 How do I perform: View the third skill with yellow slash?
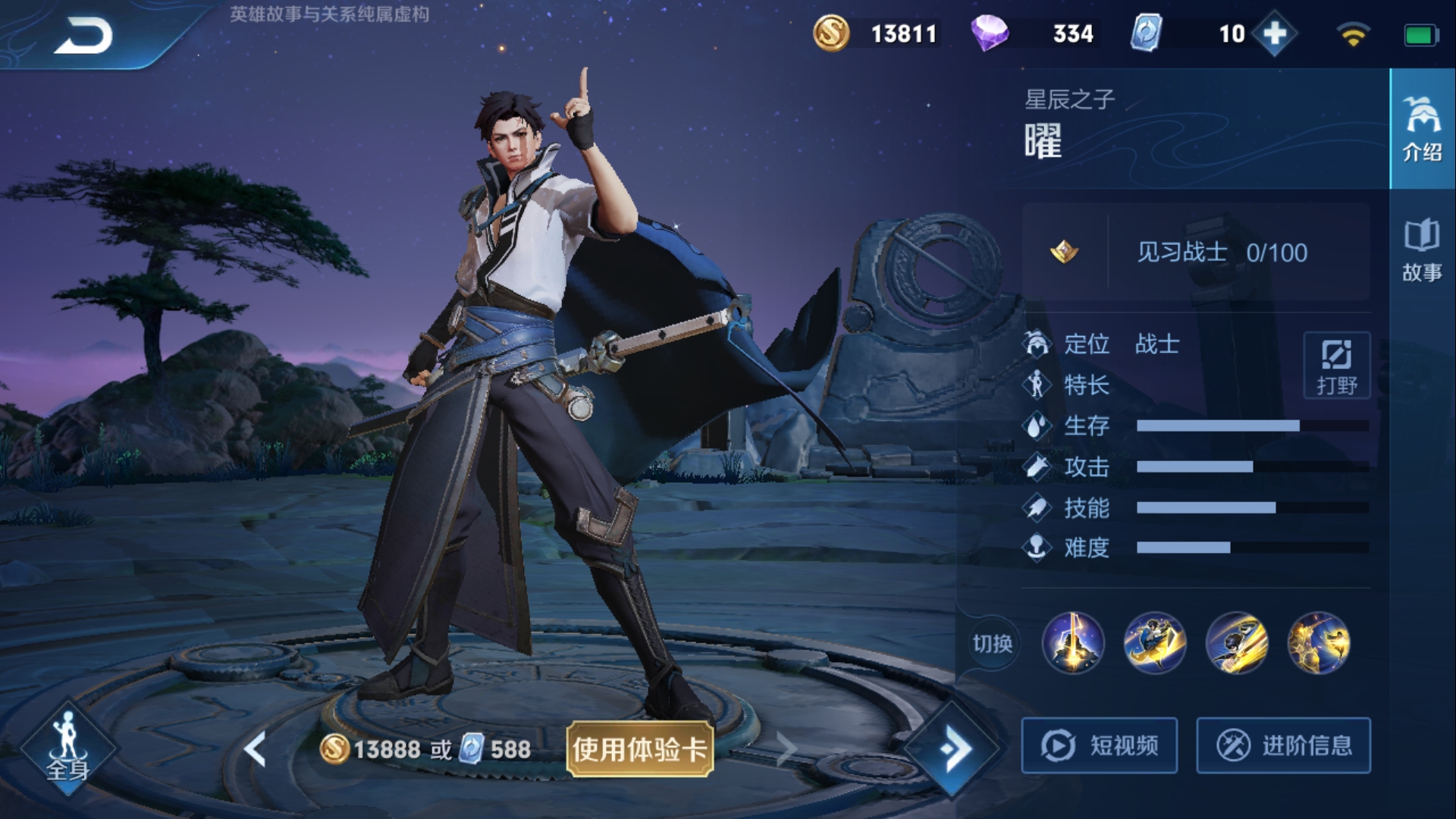(1236, 643)
